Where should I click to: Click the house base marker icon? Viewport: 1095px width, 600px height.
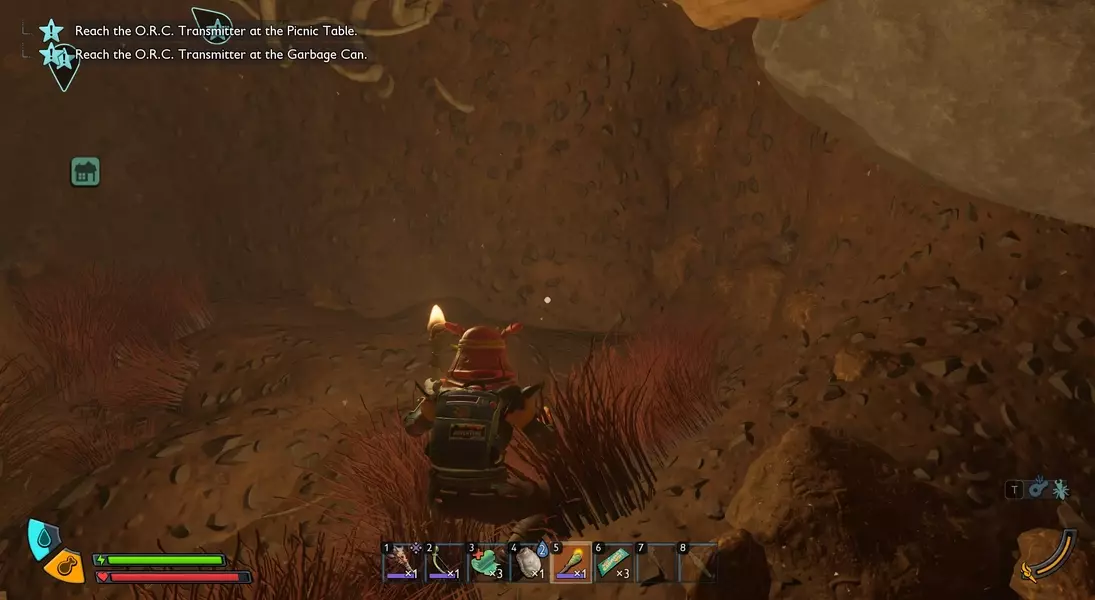click(x=86, y=172)
